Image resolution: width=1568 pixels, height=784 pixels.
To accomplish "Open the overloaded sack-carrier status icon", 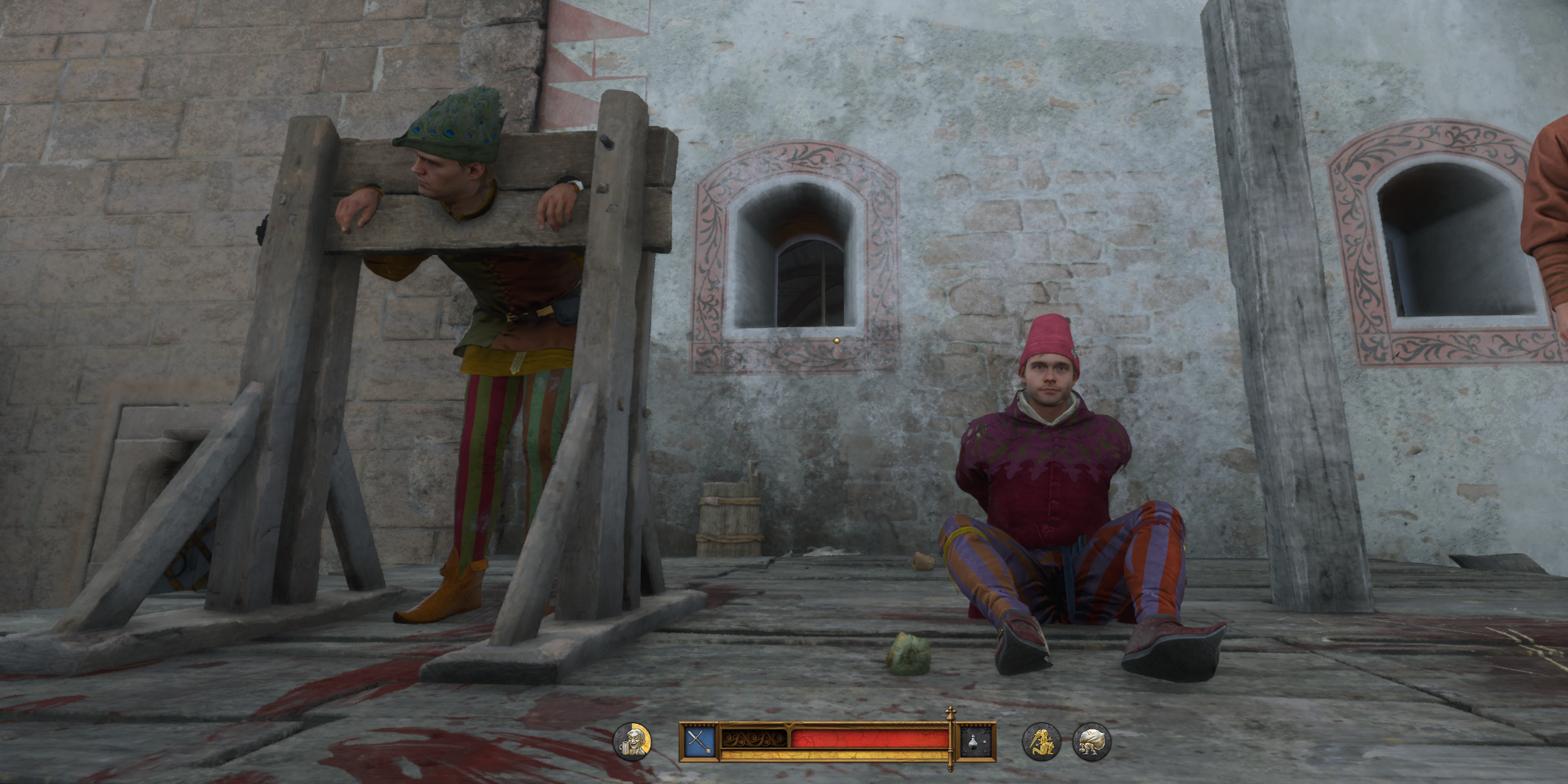I will coord(1092,742).
